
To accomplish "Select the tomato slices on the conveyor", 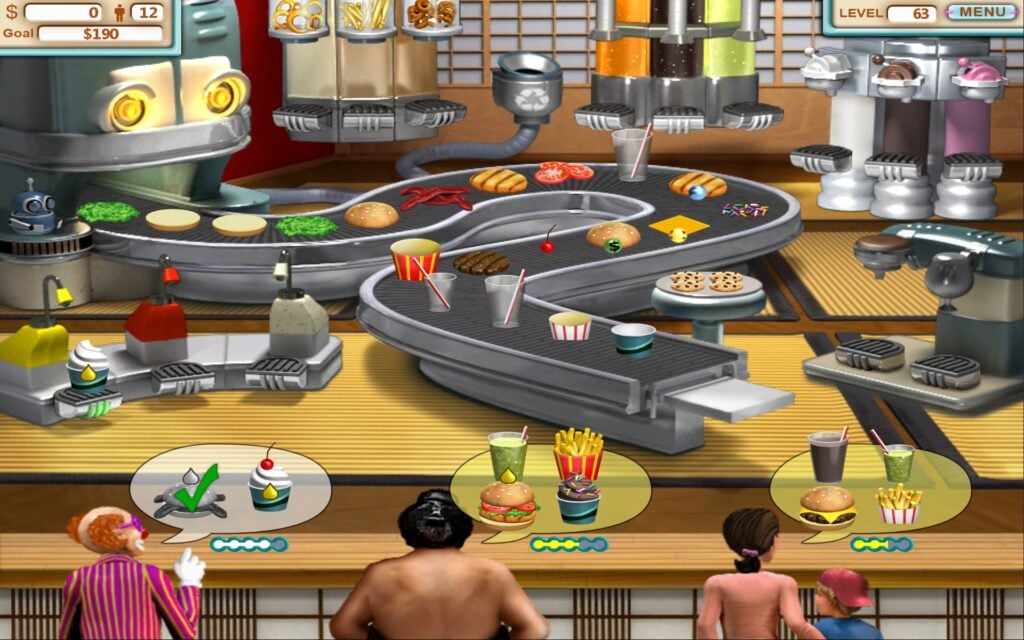I will coord(563,171).
